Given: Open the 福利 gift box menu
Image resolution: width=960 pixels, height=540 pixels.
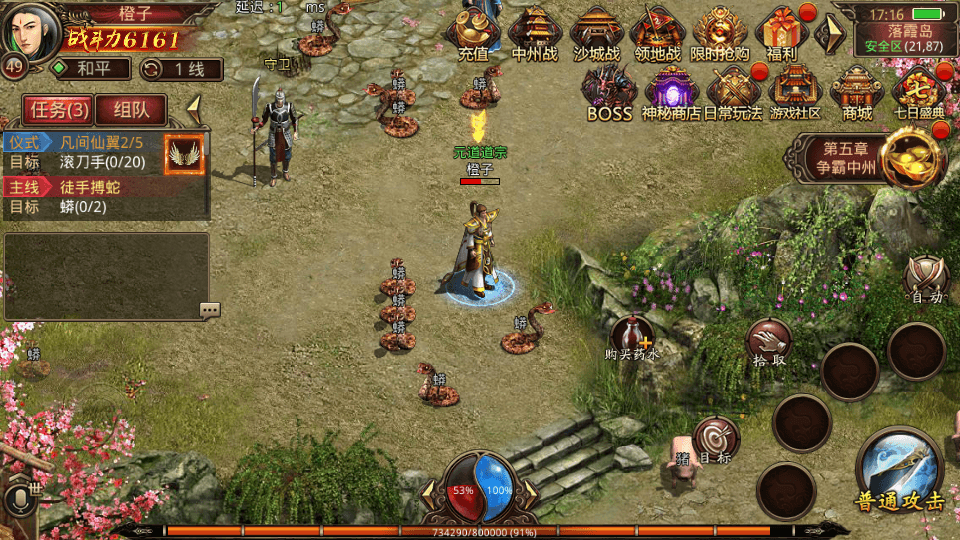Looking at the screenshot, I should [x=782, y=32].
